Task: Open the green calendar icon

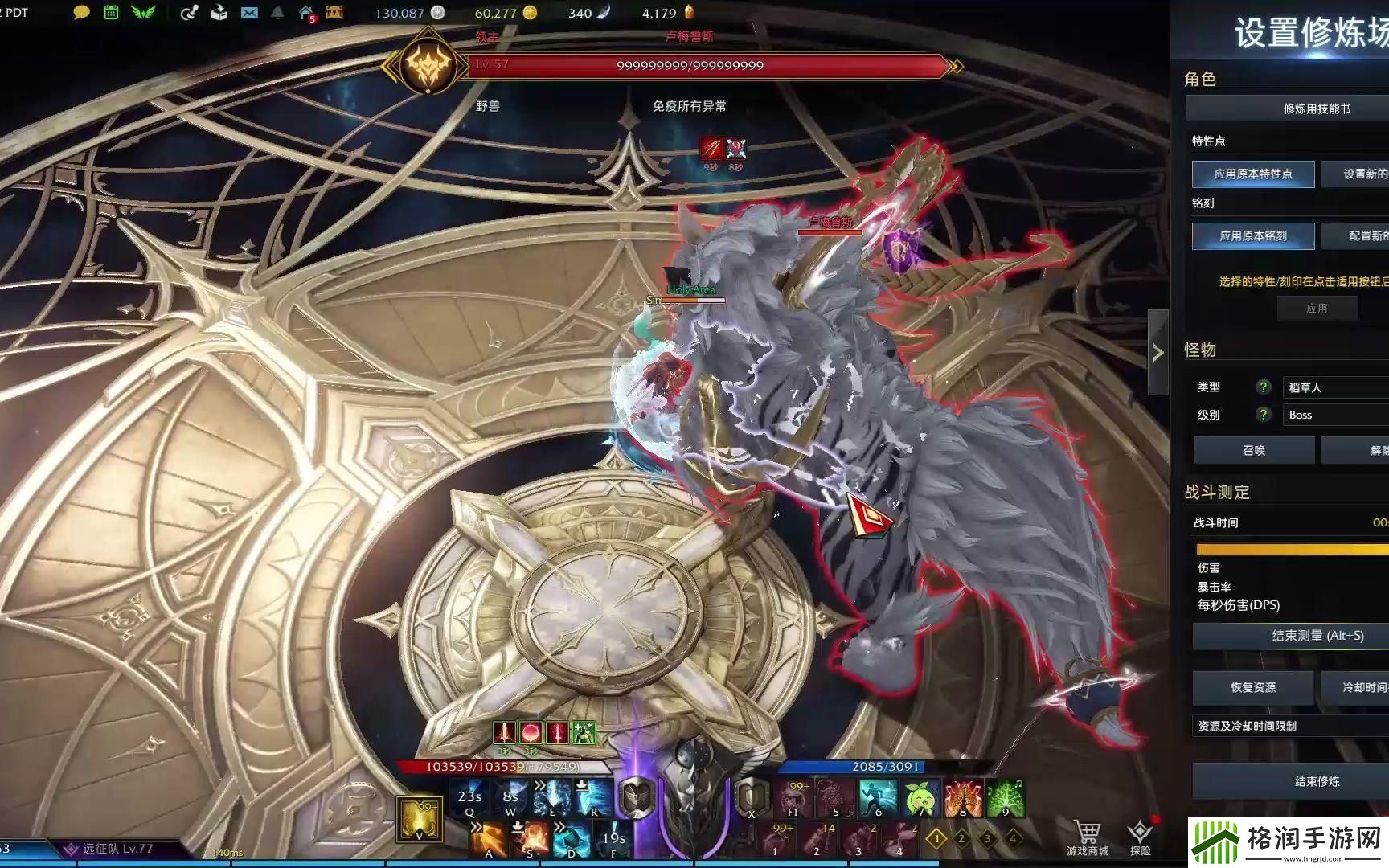Action: pos(112,13)
